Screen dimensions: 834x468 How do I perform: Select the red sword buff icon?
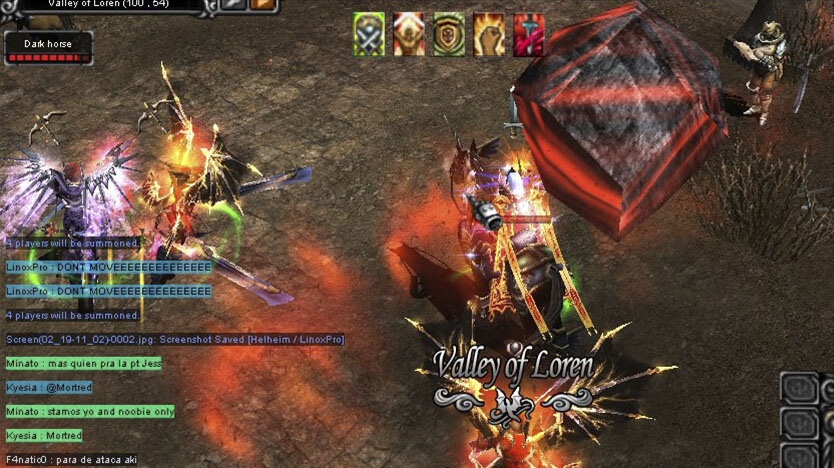click(x=528, y=35)
